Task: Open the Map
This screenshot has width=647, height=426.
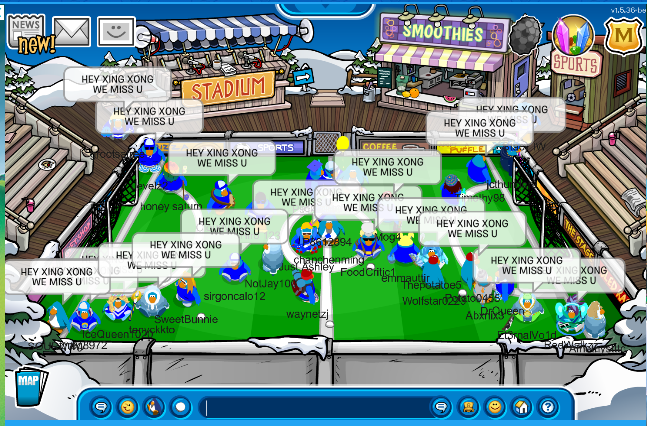Action: point(27,384)
